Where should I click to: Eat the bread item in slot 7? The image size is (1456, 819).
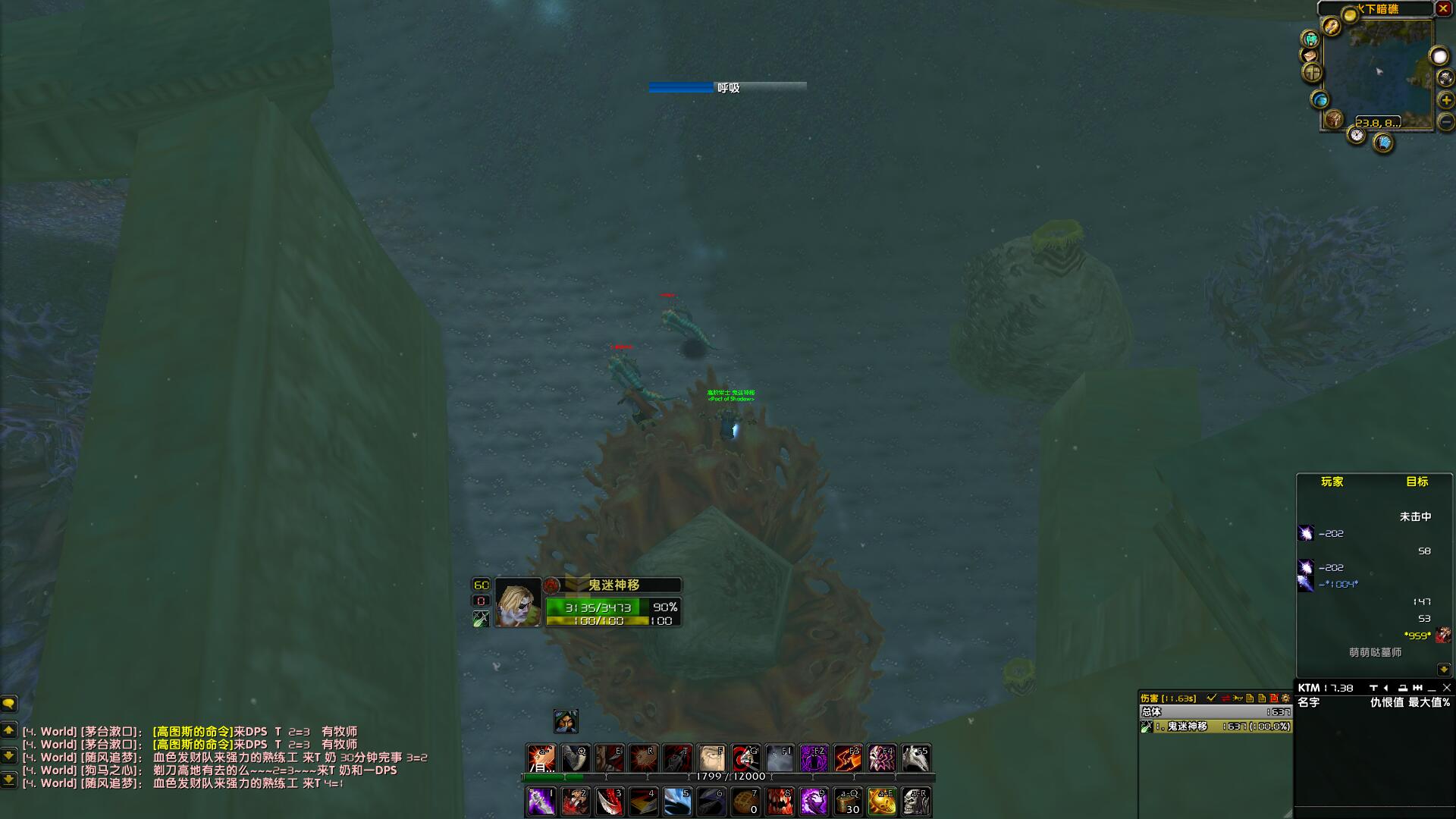[x=745, y=802]
